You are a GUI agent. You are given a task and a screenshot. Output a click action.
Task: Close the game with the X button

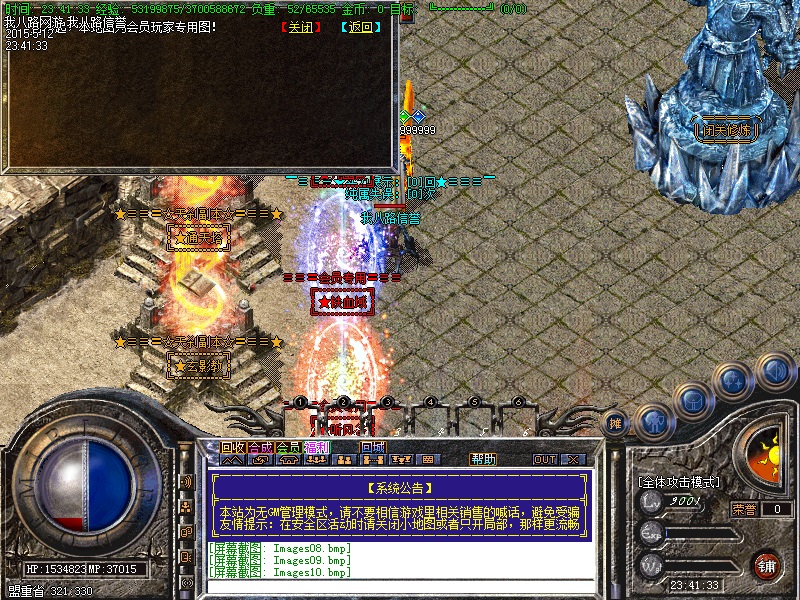pyautogui.click(x=573, y=459)
